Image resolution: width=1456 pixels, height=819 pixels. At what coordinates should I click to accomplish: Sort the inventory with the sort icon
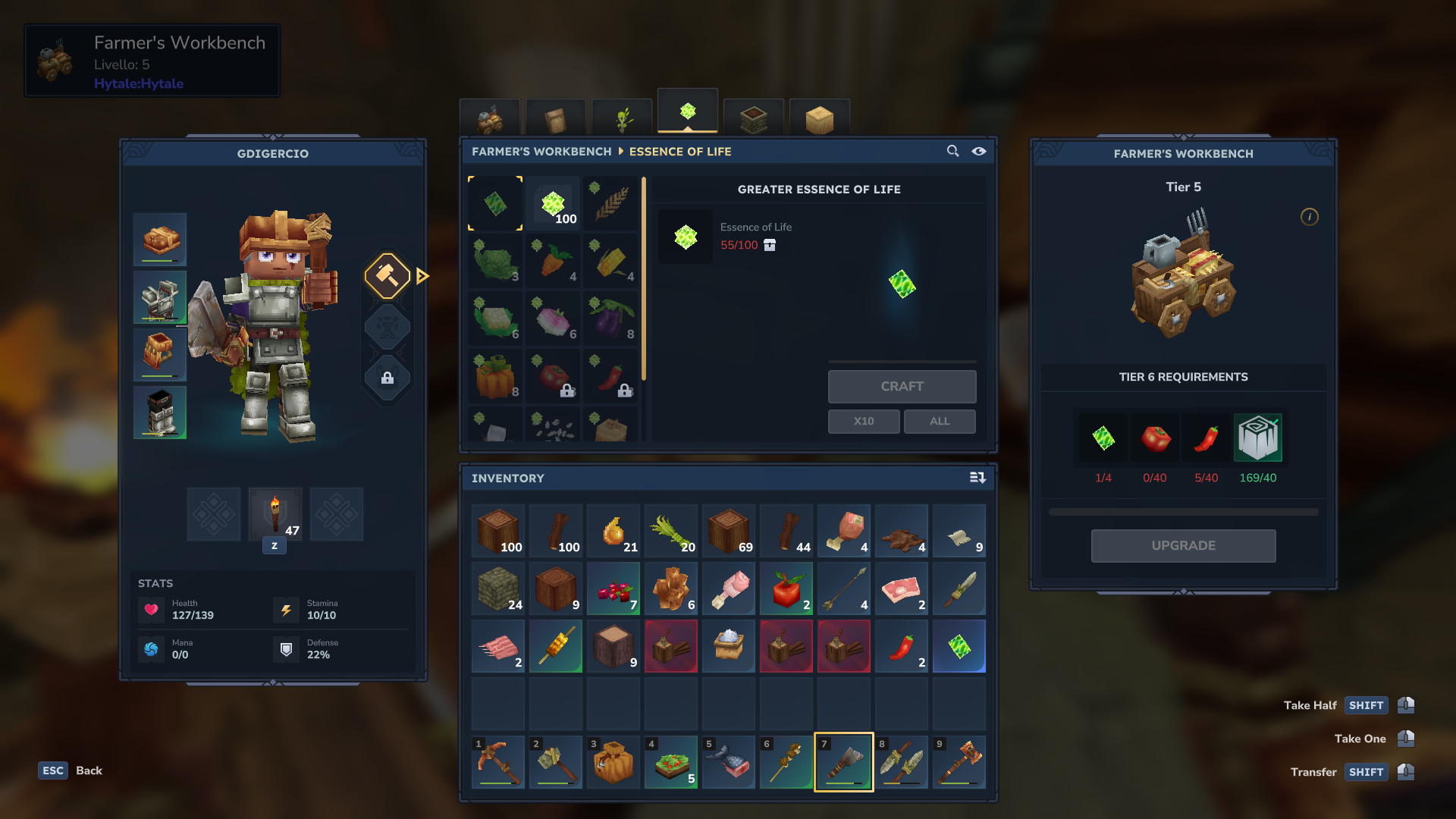[x=977, y=478]
